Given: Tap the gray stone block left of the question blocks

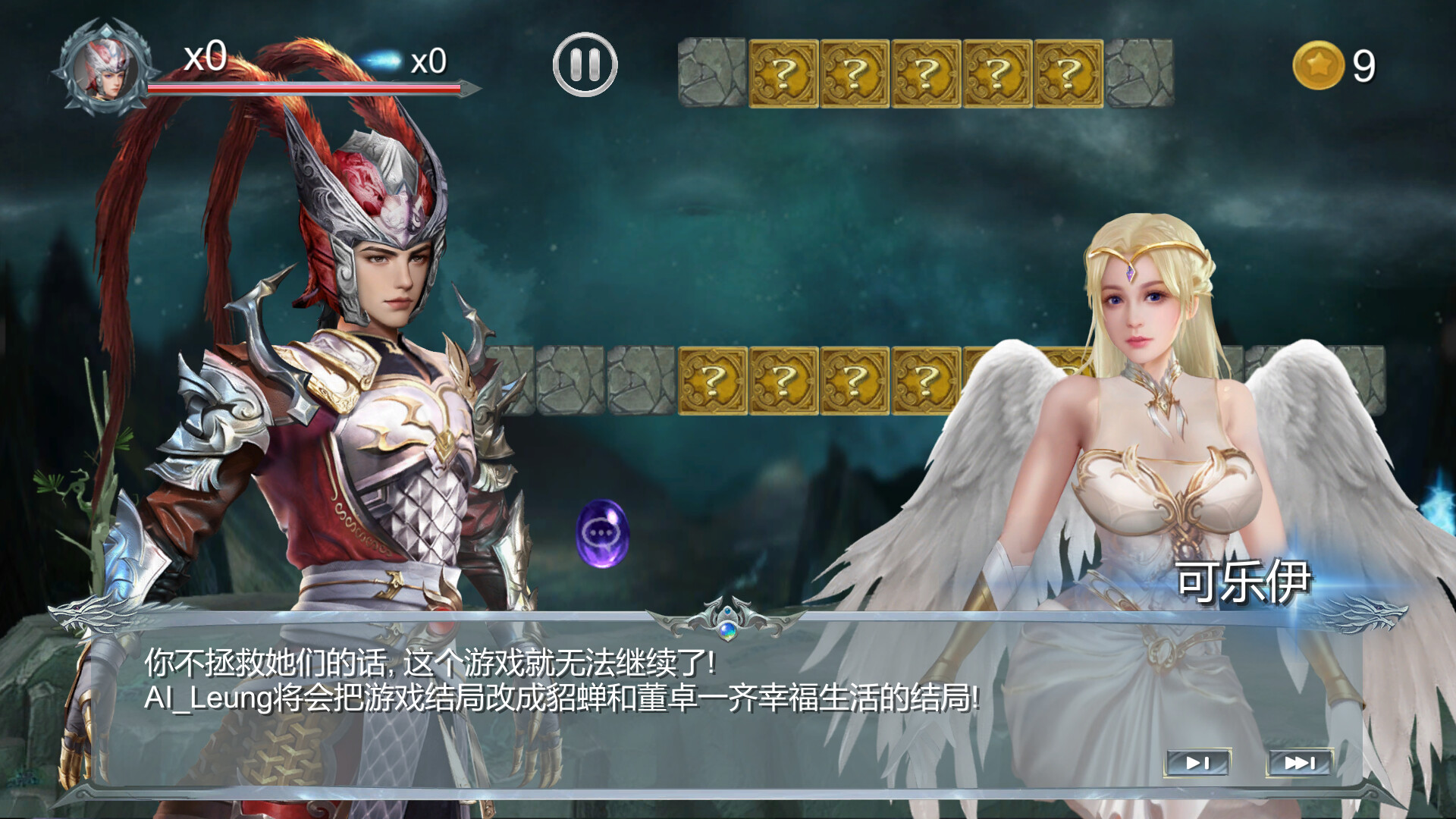Looking at the screenshot, I should pos(711,72).
